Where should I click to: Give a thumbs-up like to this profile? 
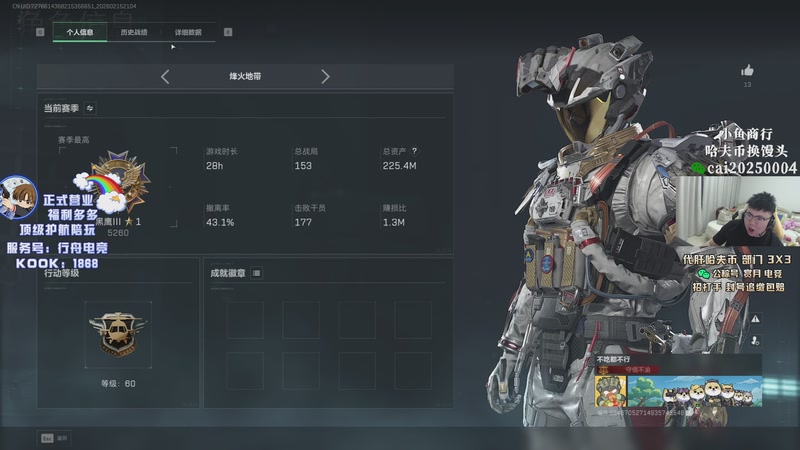point(747,71)
